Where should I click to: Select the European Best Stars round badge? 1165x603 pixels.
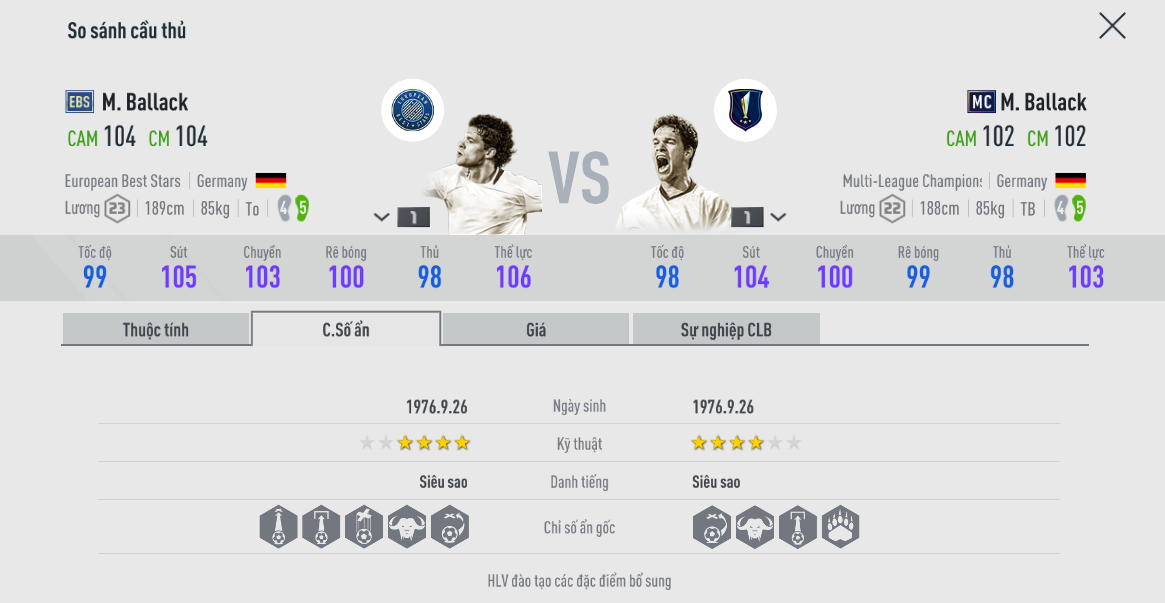(x=412, y=110)
